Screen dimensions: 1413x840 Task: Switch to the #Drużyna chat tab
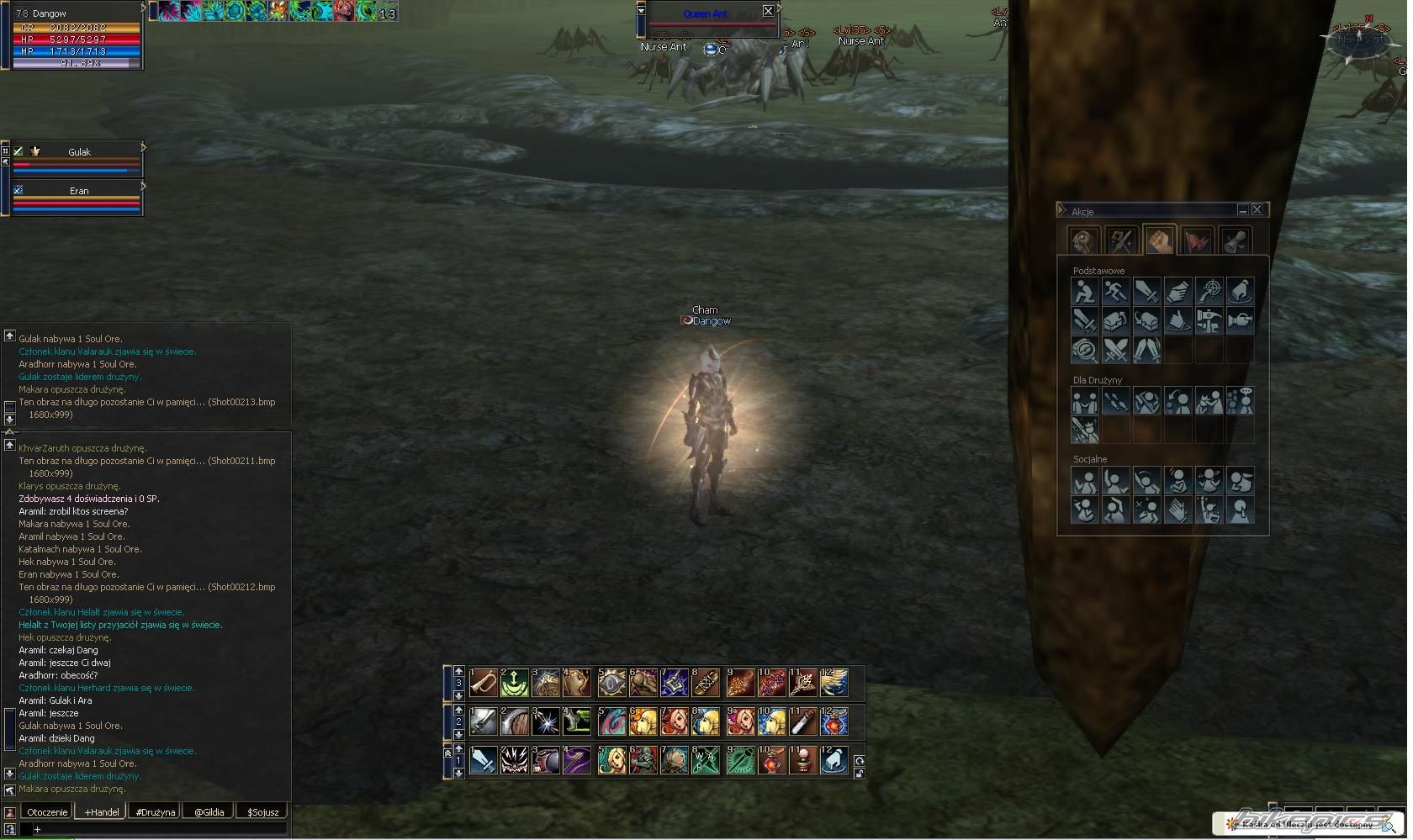154,811
